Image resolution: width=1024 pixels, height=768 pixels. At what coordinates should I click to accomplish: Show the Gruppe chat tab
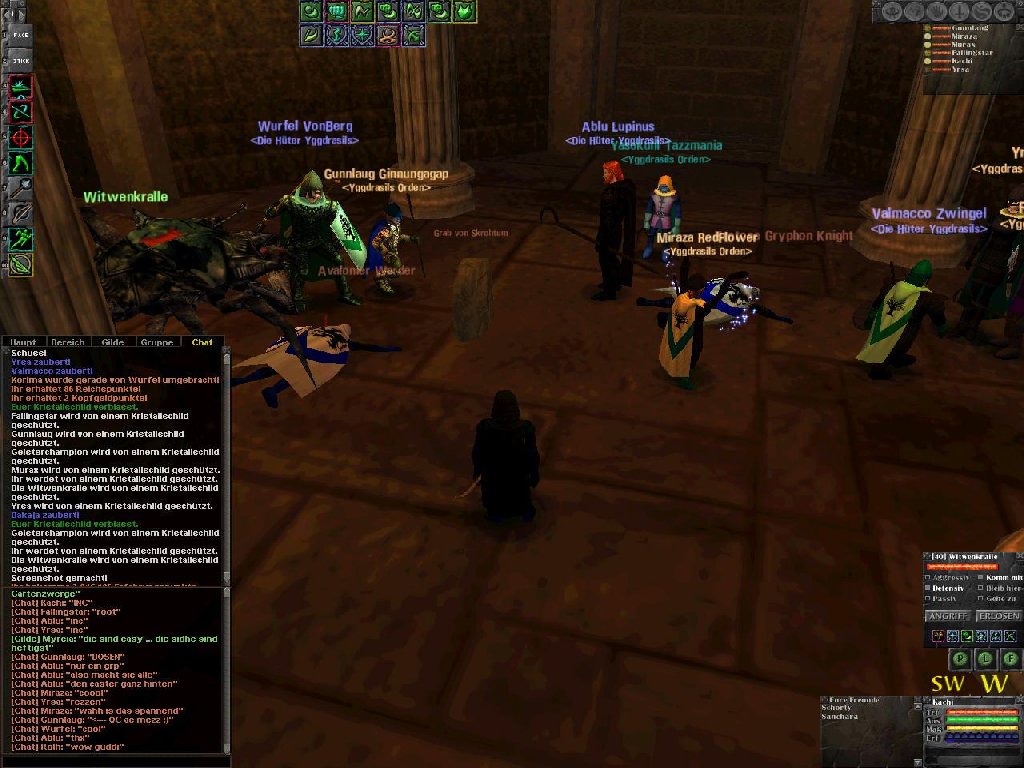point(156,342)
